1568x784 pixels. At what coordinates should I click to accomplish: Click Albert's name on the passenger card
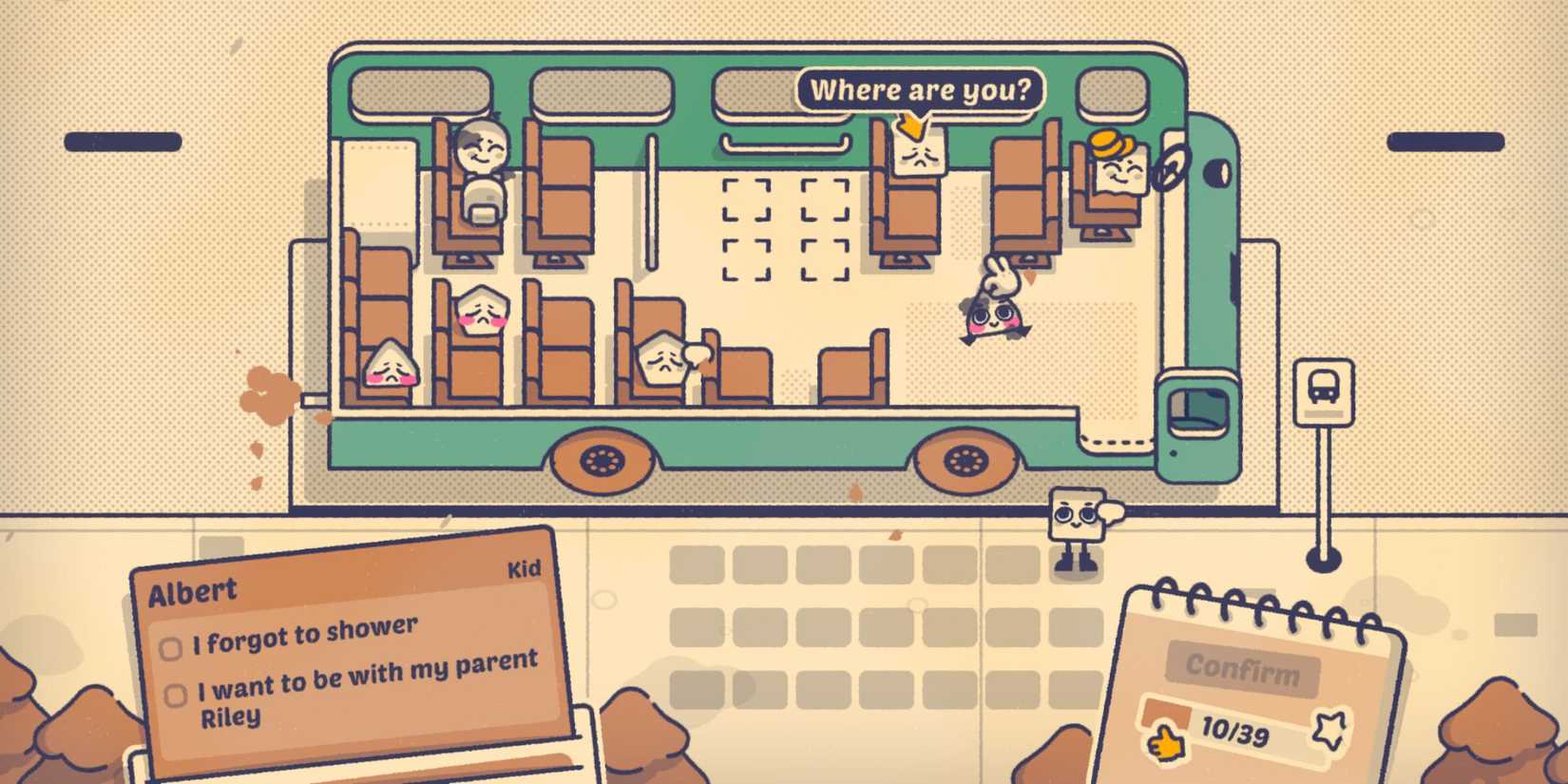click(x=195, y=589)
